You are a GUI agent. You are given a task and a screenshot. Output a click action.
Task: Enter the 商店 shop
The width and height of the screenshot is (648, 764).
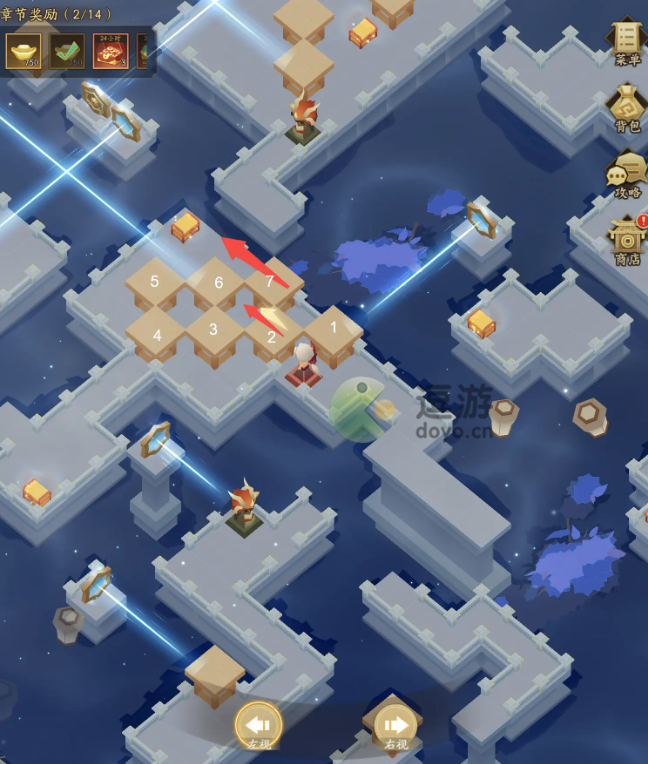tap(627, 240)
